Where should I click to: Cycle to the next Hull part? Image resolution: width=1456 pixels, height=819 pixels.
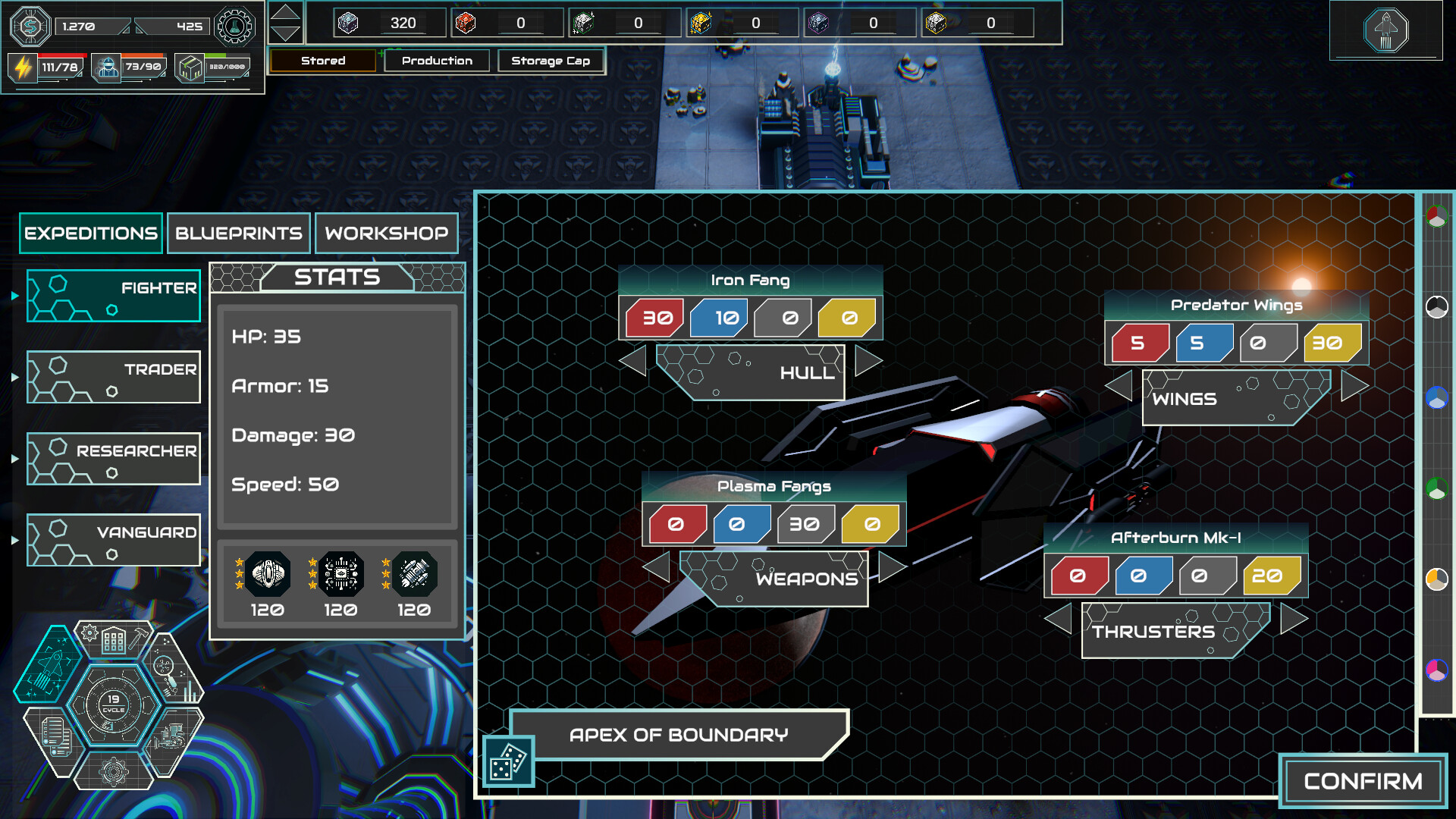click(869, 361)
